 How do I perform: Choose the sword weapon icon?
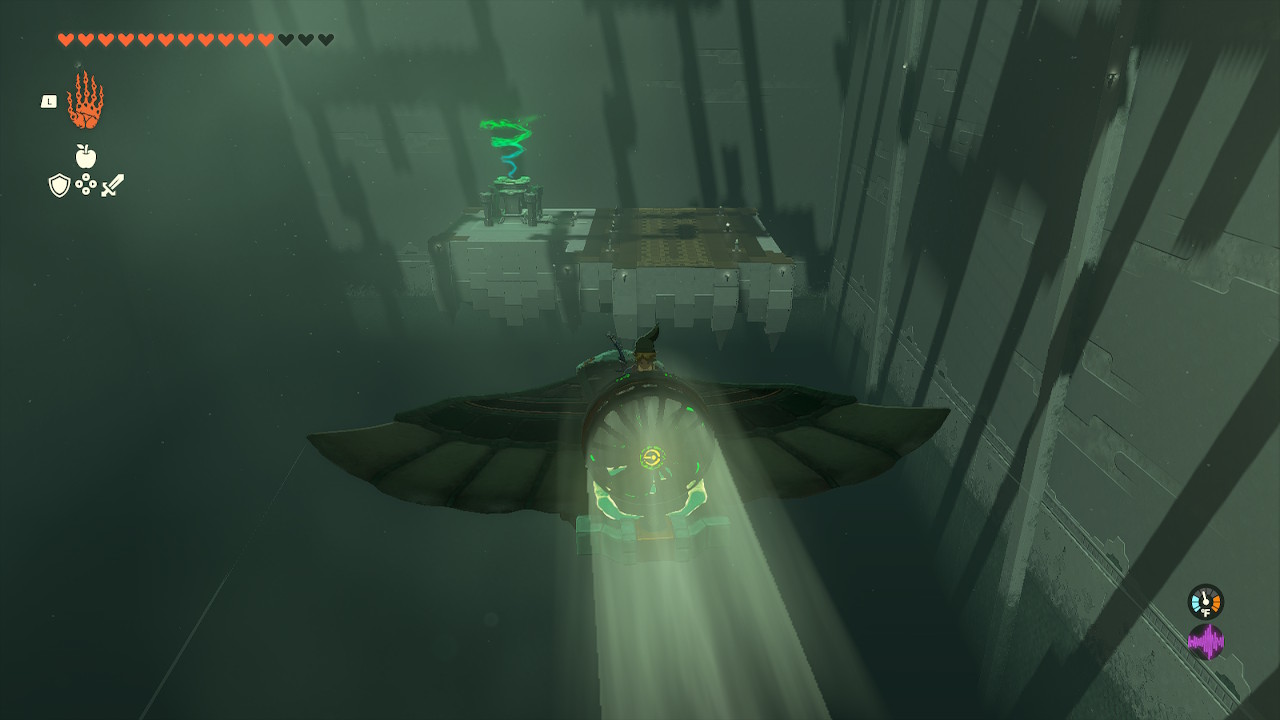tap(112, 185)
